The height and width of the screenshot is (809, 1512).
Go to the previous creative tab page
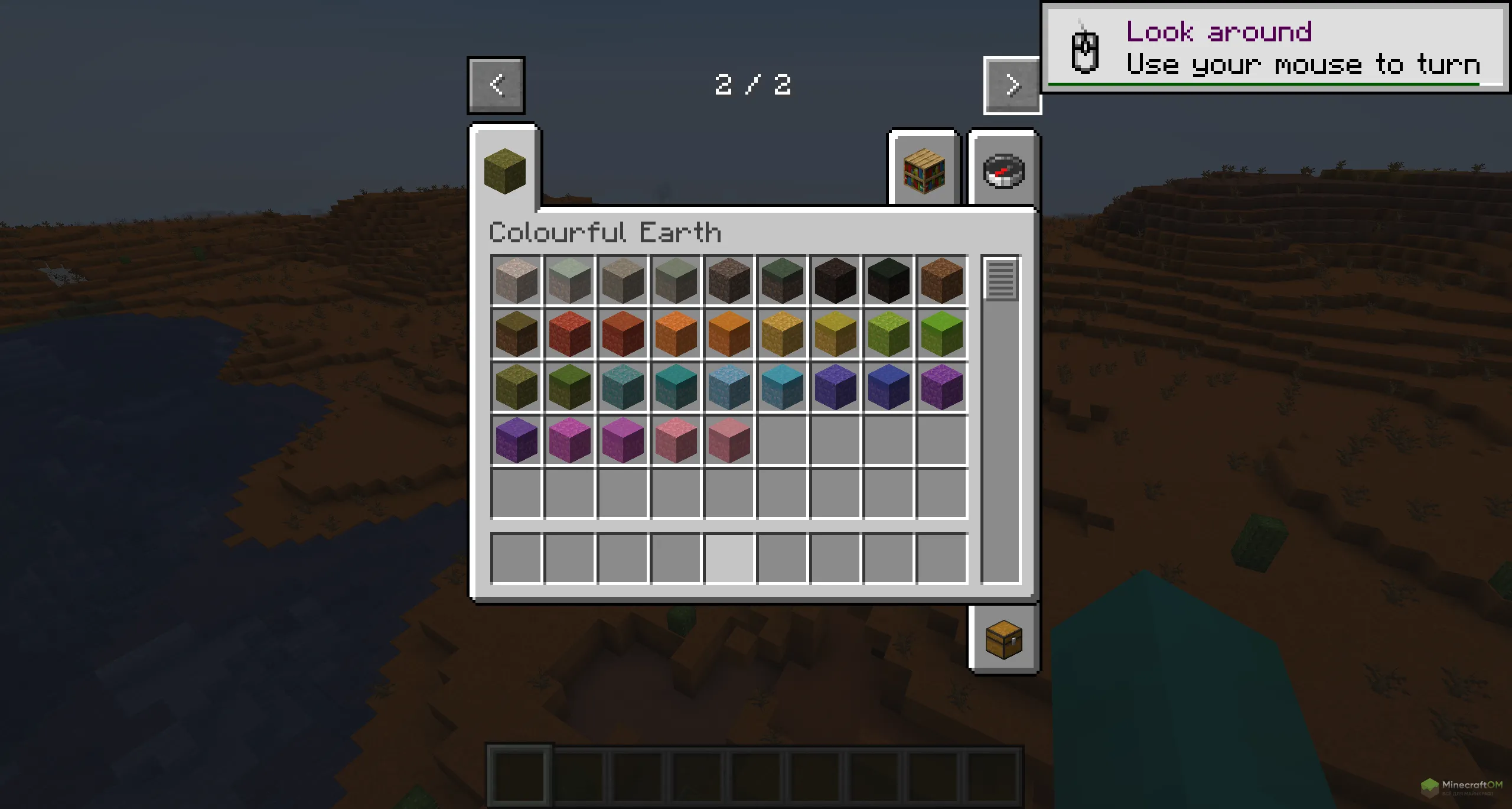pyautogui.click(x=496, y=85)
